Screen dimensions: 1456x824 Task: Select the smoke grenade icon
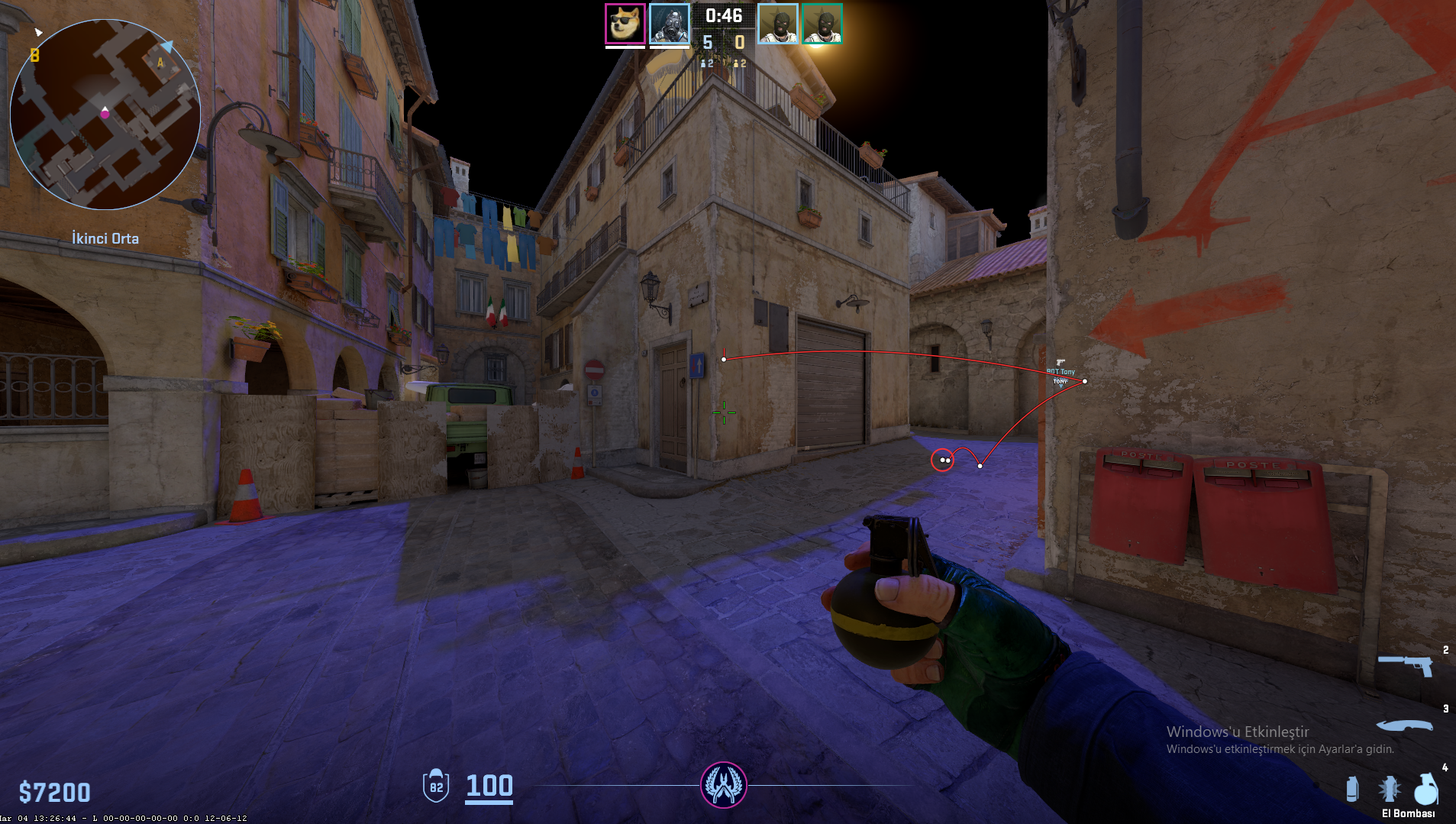pos(1352,789)
